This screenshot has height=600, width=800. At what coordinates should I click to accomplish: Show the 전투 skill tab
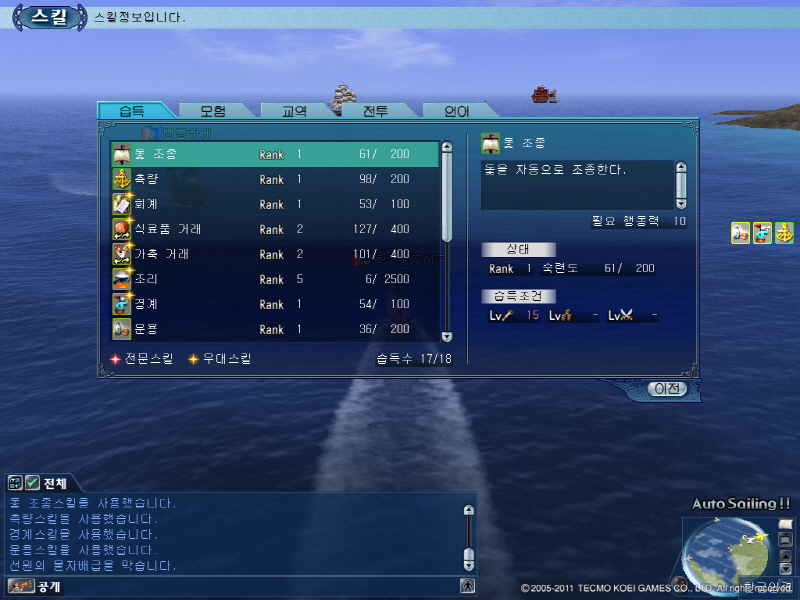pos(375,111)
